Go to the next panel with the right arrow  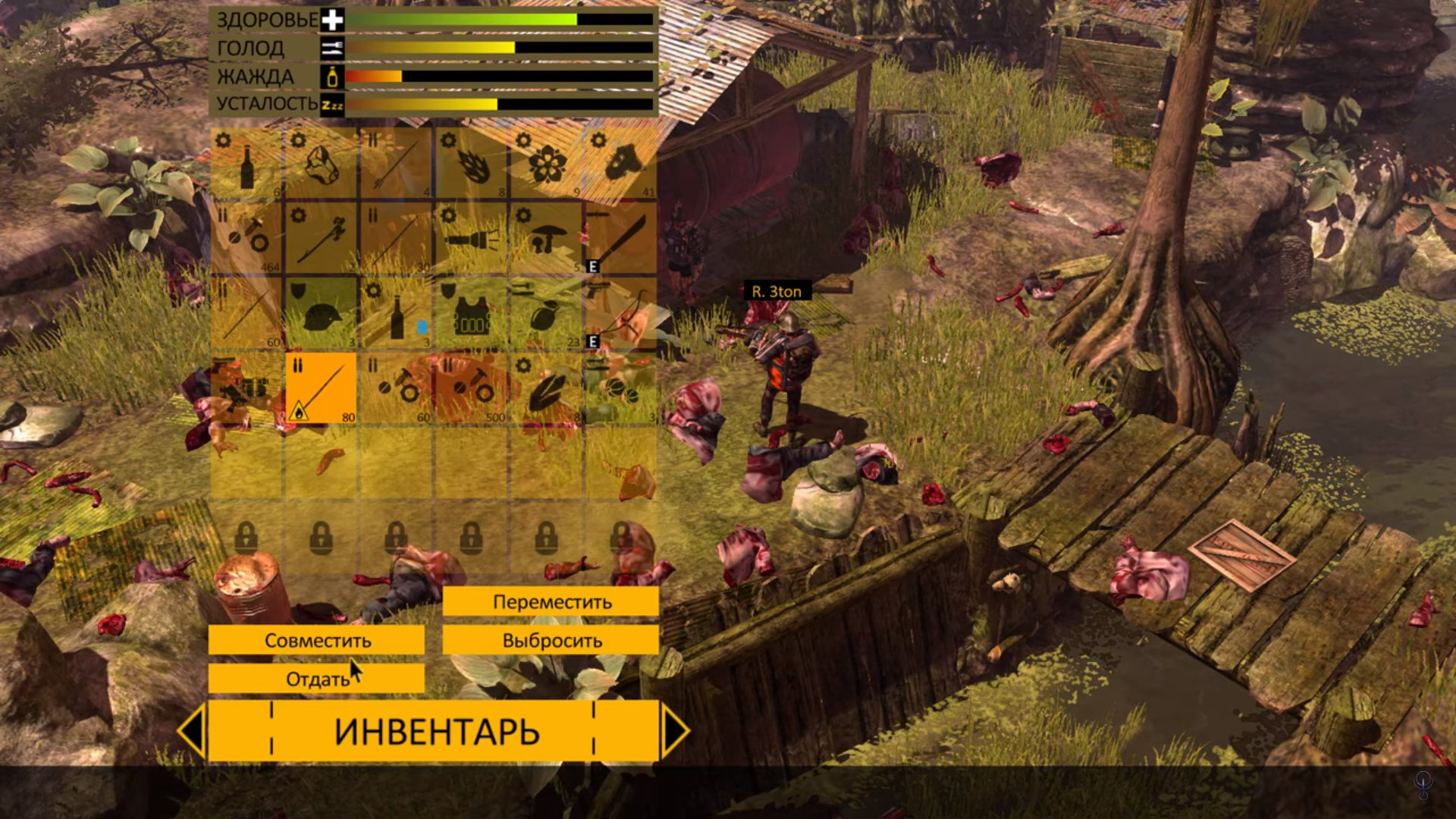[674, 730]
